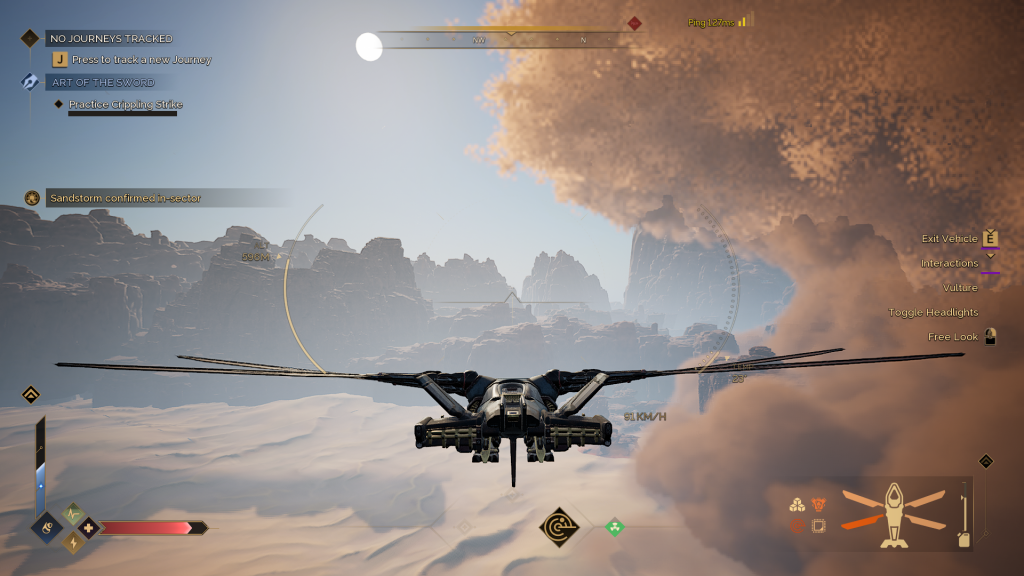Click the orange engine module icon
1024x576 pixels.
tap(818, 505)
